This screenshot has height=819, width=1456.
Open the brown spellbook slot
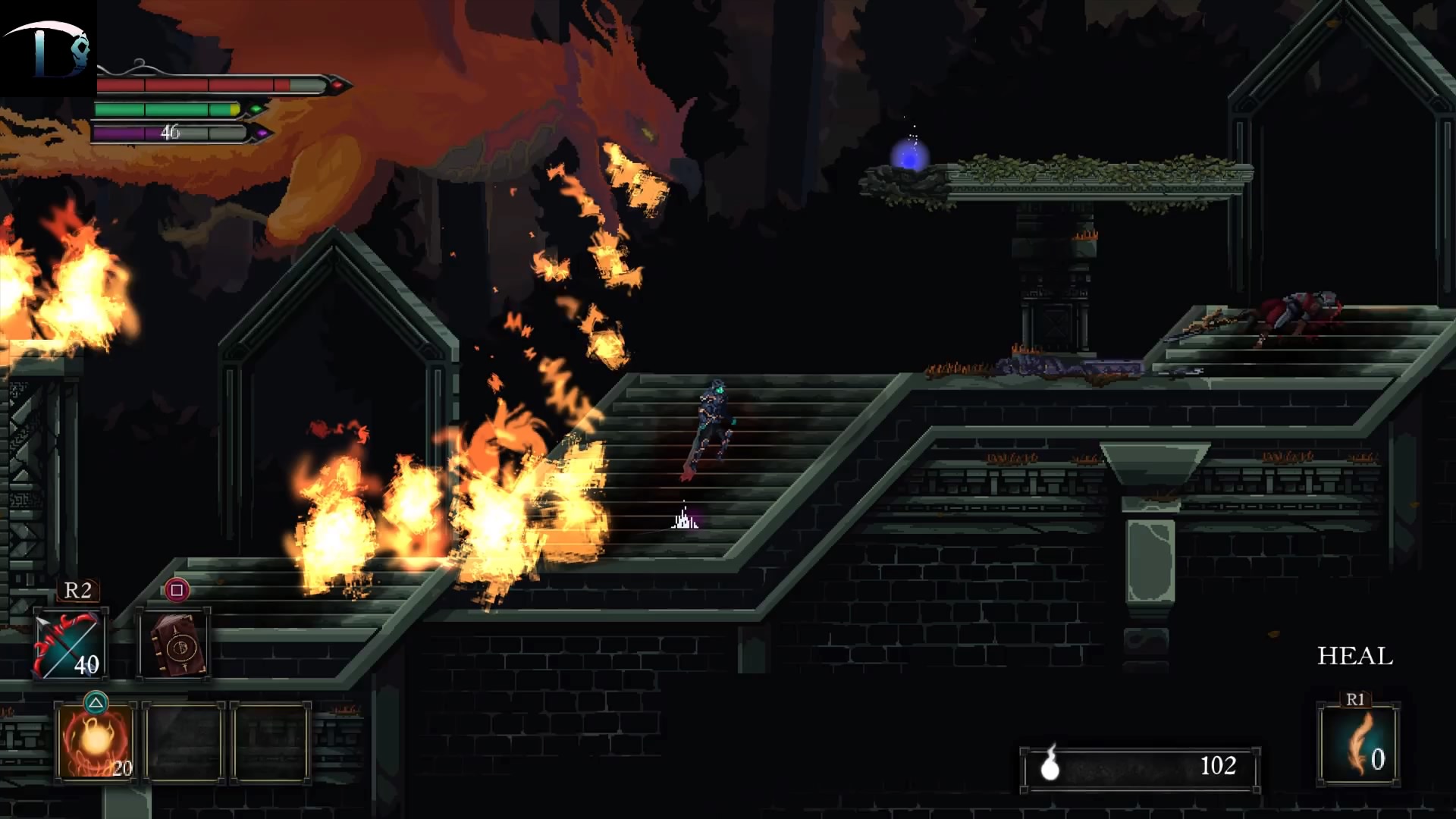(x=174, y=645)
